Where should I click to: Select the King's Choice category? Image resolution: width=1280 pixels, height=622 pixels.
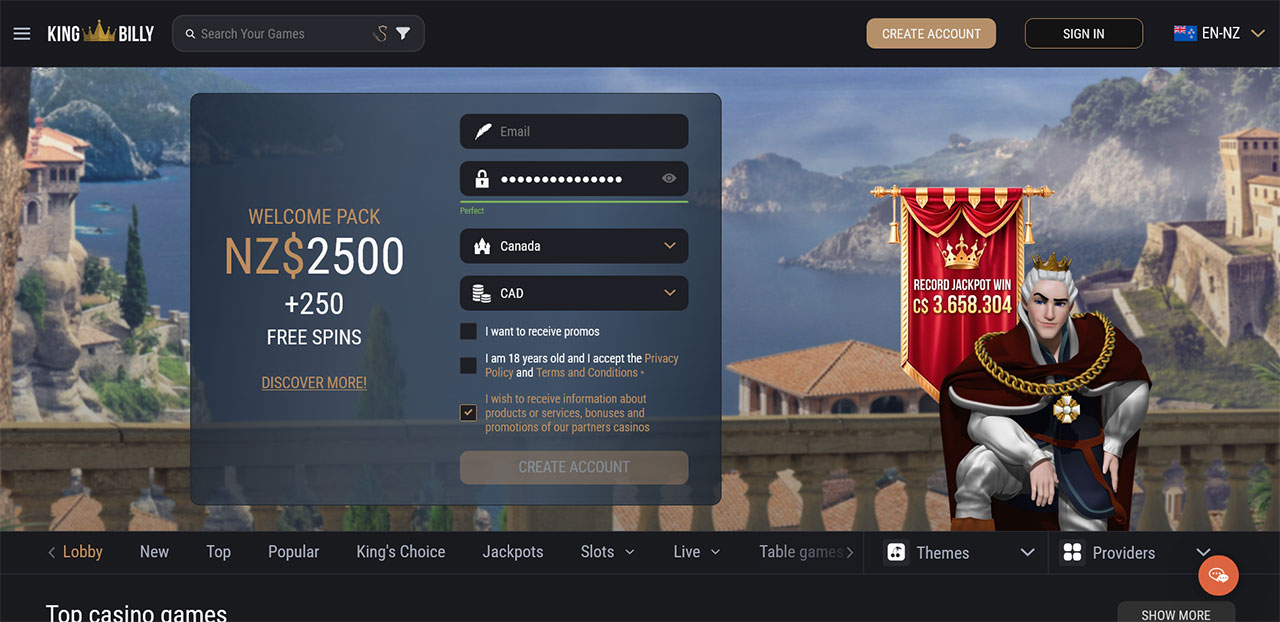click(401, 552)
